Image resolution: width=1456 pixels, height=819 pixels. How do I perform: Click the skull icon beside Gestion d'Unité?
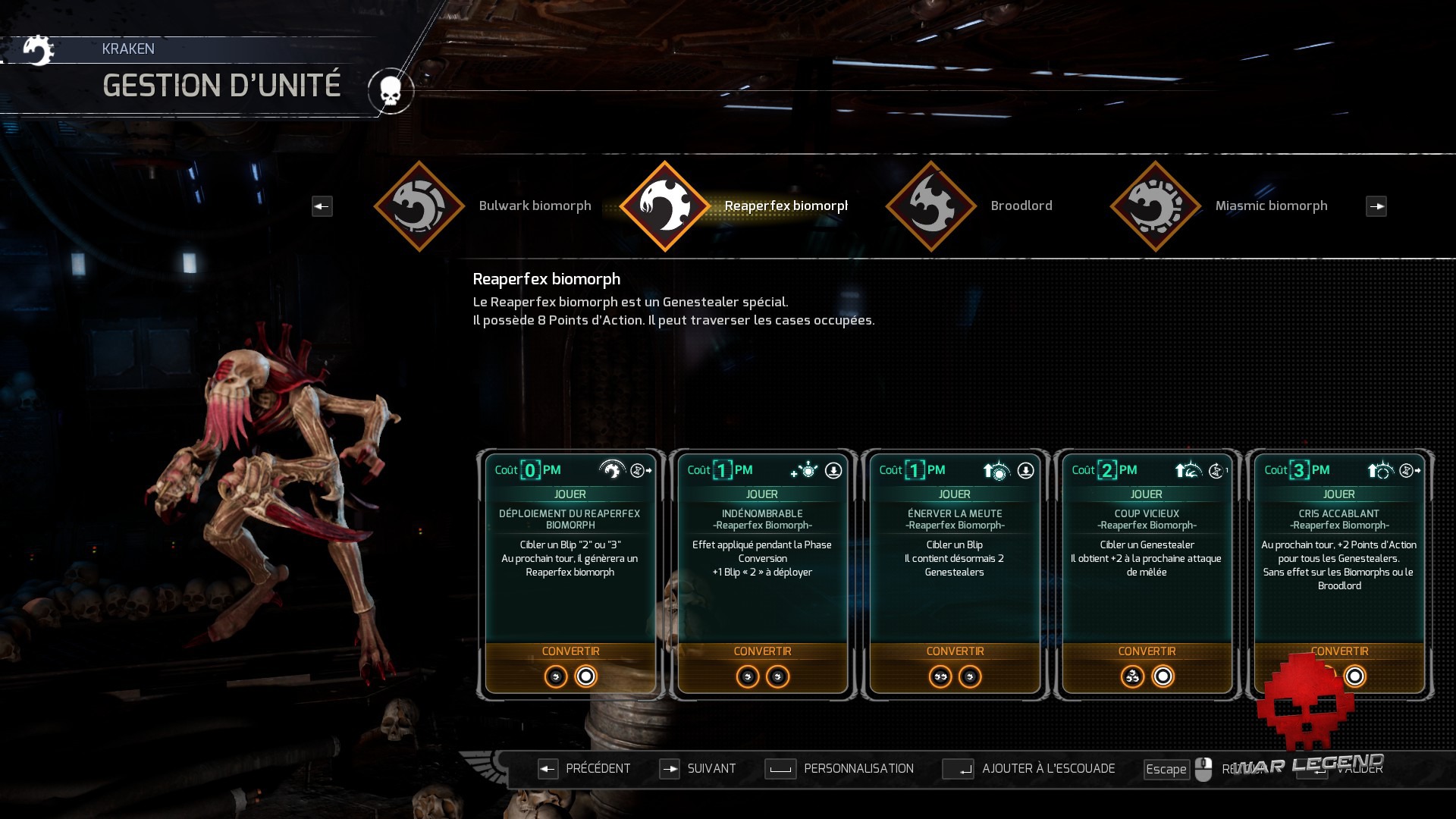[x=391, y=92]
